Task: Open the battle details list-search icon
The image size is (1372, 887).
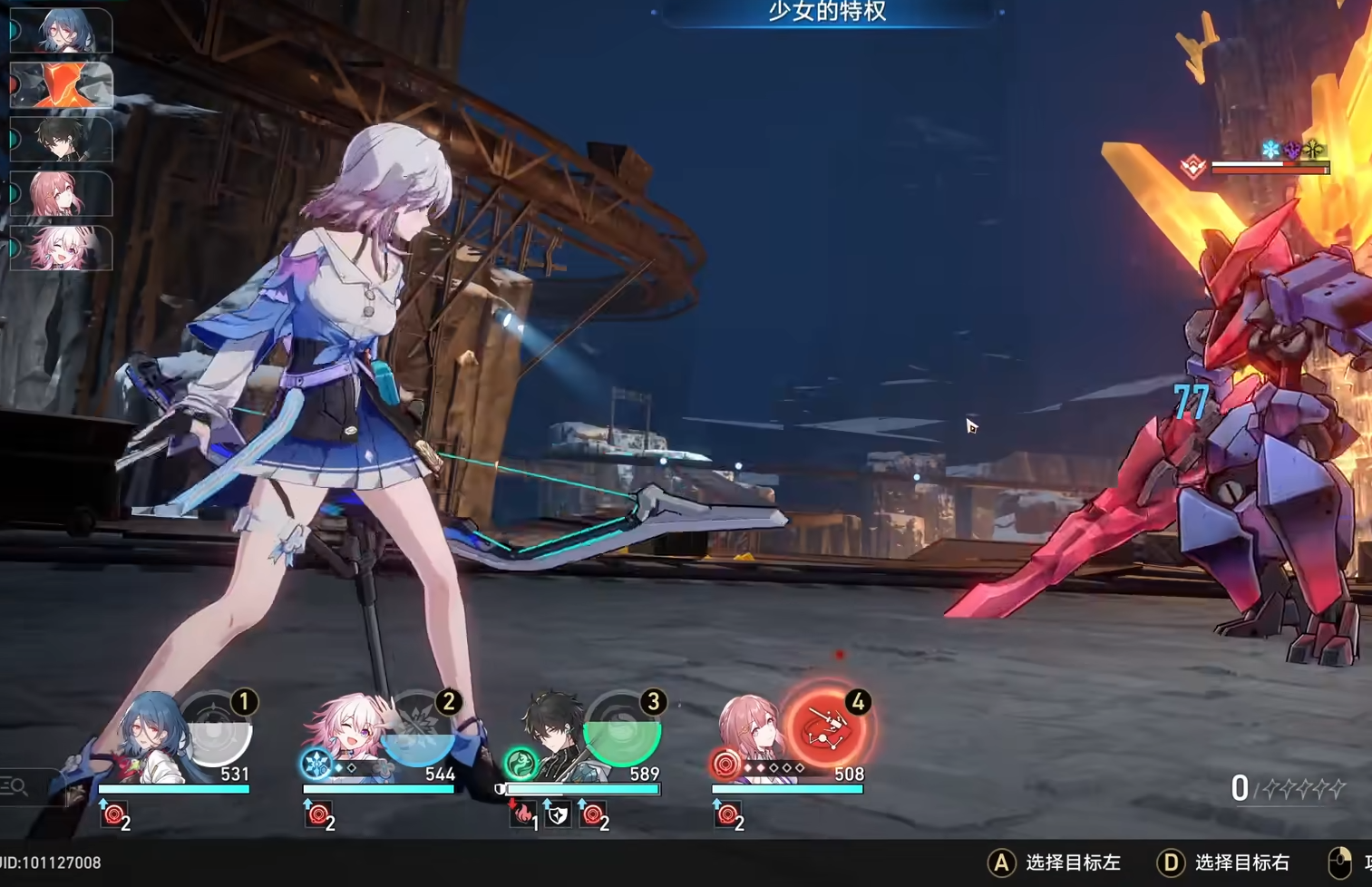Action: (15, 786)
